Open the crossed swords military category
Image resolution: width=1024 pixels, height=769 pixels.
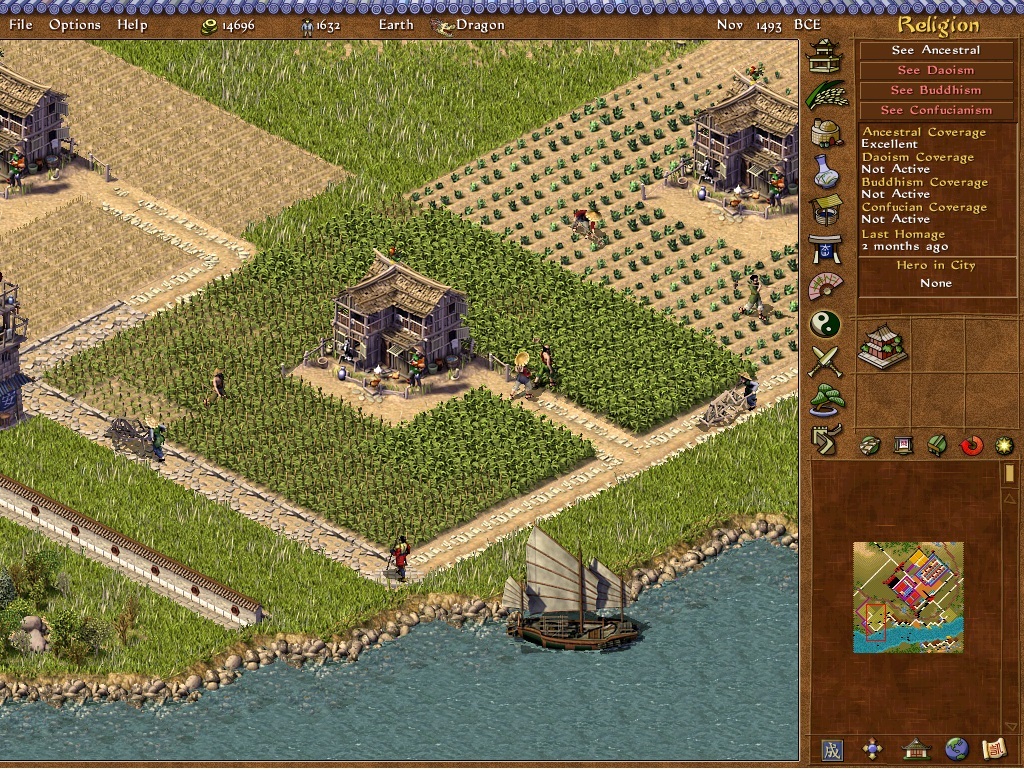click(825, 362)
